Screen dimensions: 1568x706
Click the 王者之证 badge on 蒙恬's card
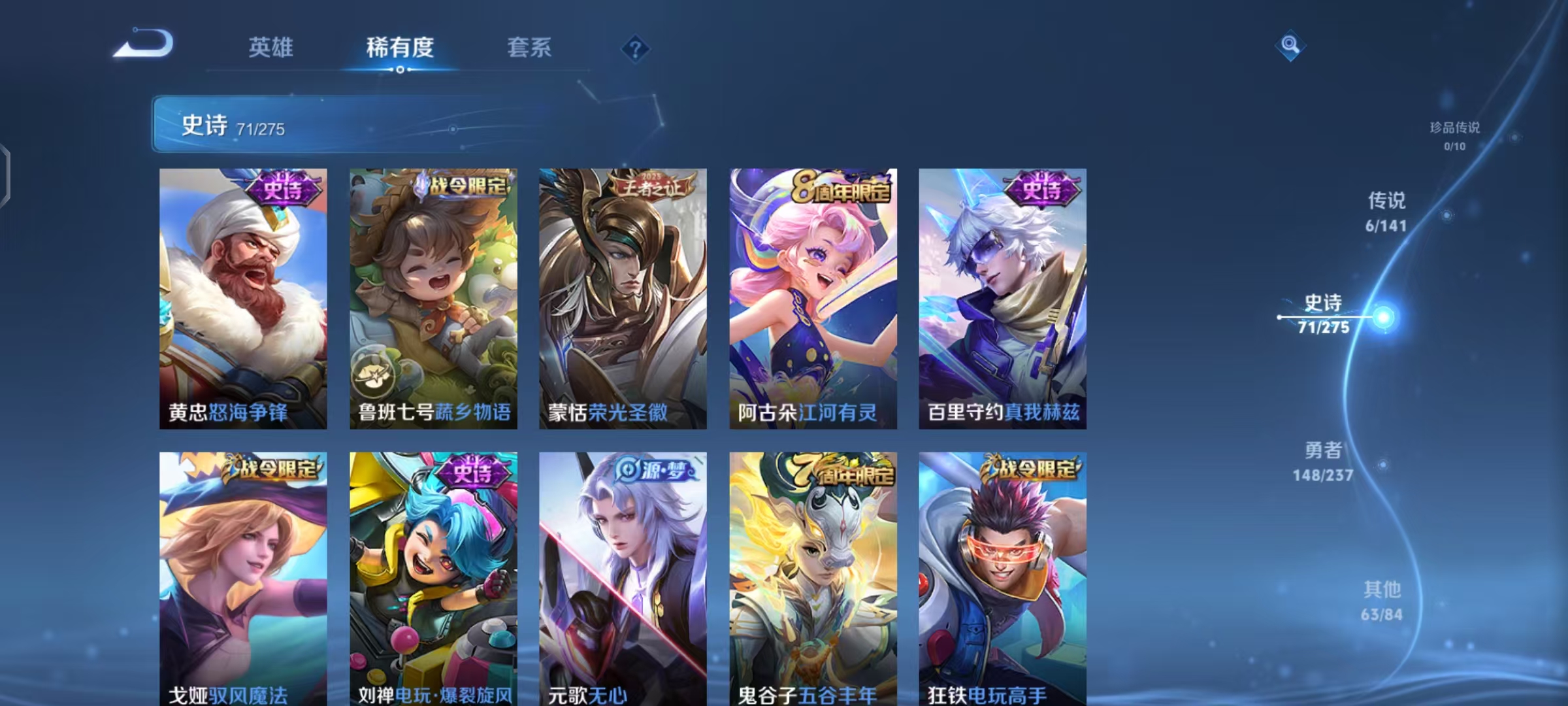(651, 186)
